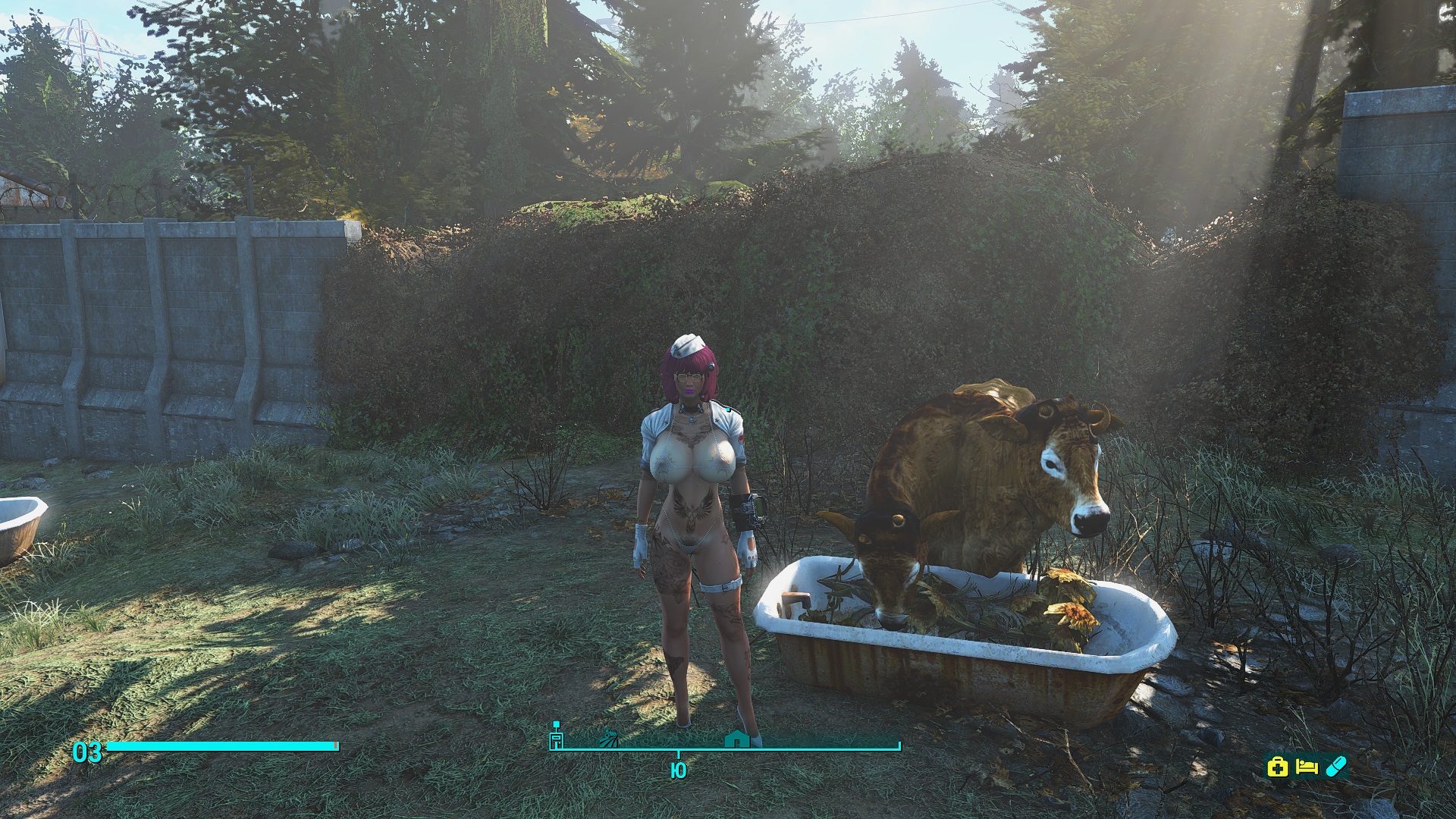The image size is (1456, 819).
Task: Click the yellow medkit status icon
Action: (x=1278, y=767)
